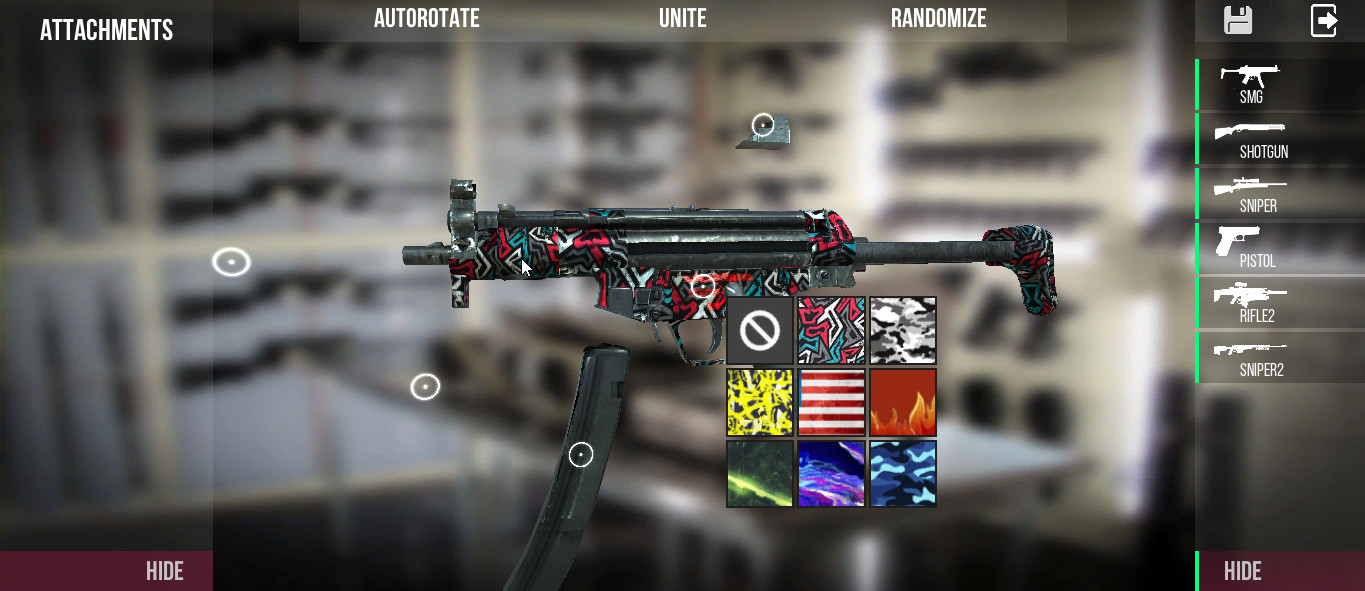
Task: Hide the Attachments panel
Action: [165, 571]
